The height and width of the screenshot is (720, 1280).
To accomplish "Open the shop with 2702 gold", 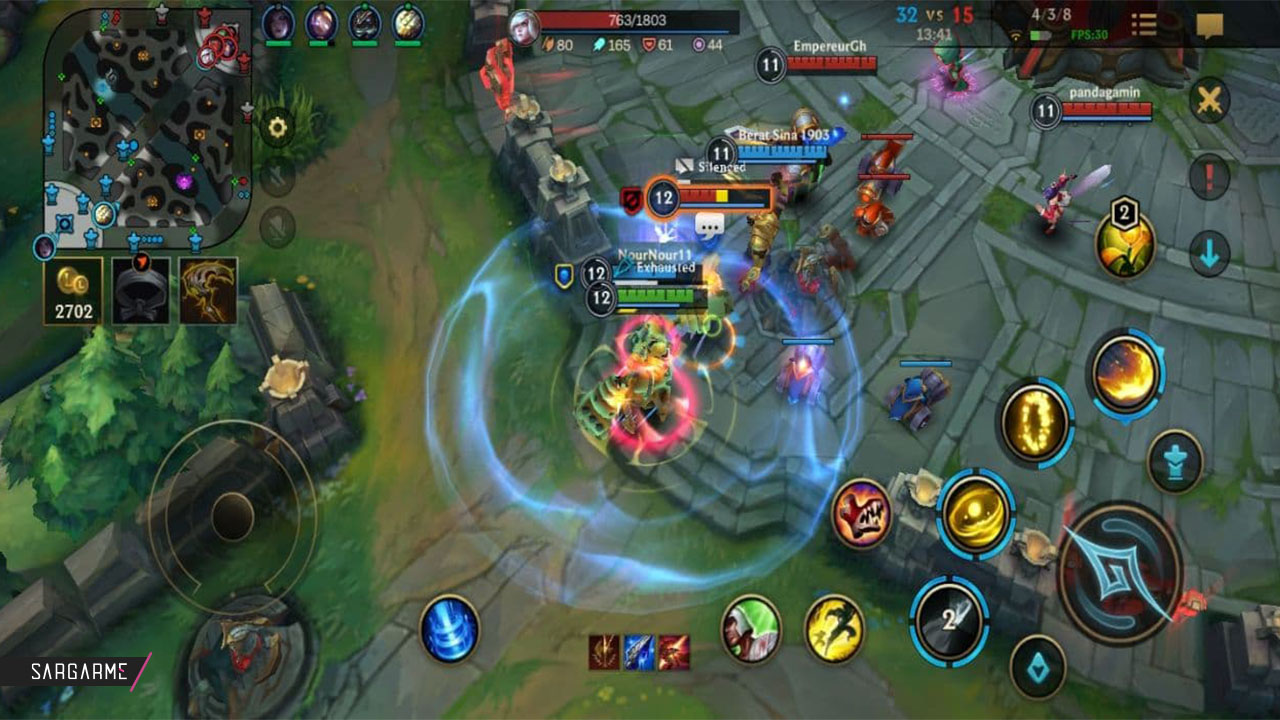I will click(73, 291).
